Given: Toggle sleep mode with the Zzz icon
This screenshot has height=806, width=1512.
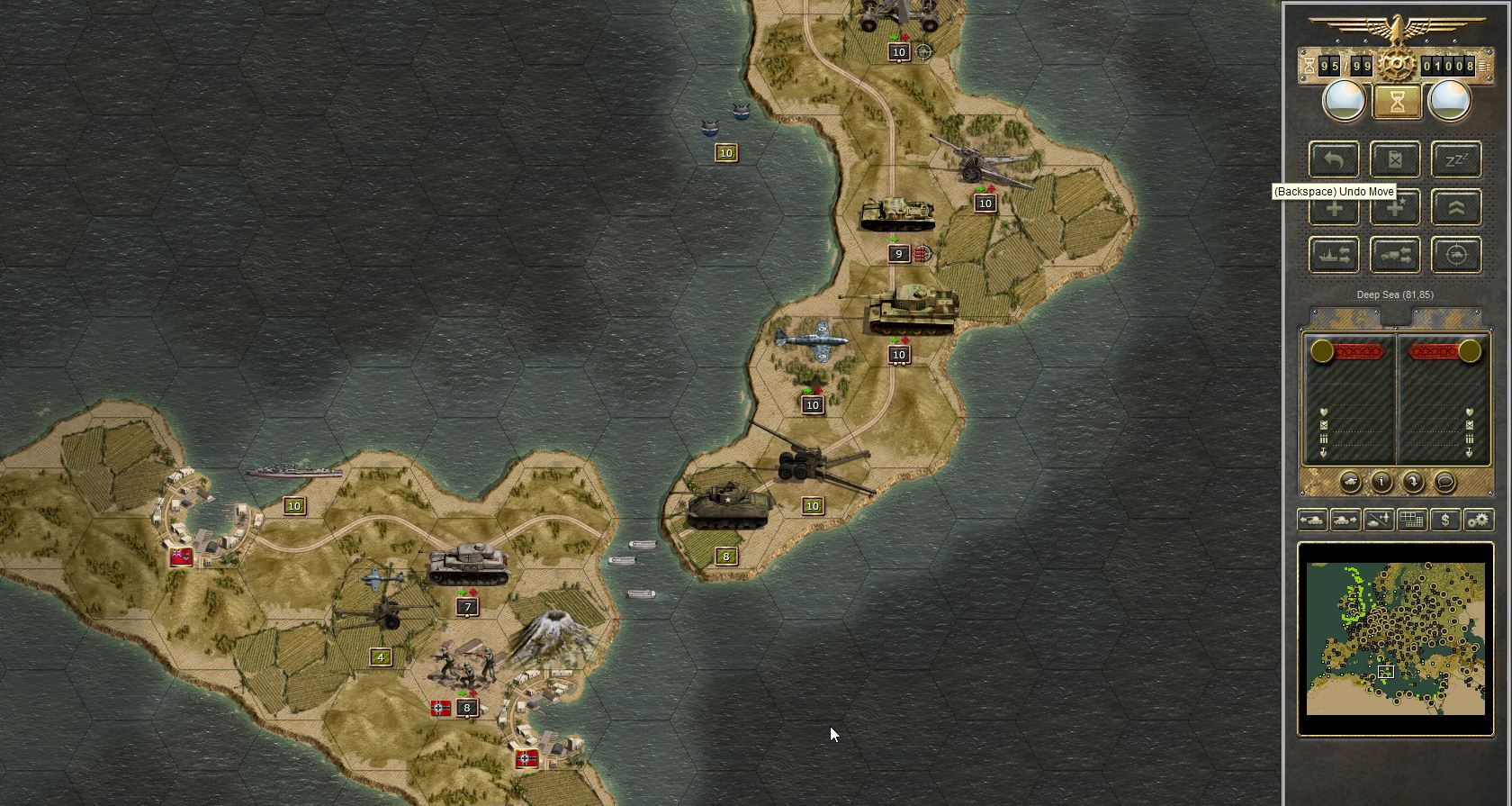Looking at the screenshot, I should pyautogui.click(x=1456, y=159).
